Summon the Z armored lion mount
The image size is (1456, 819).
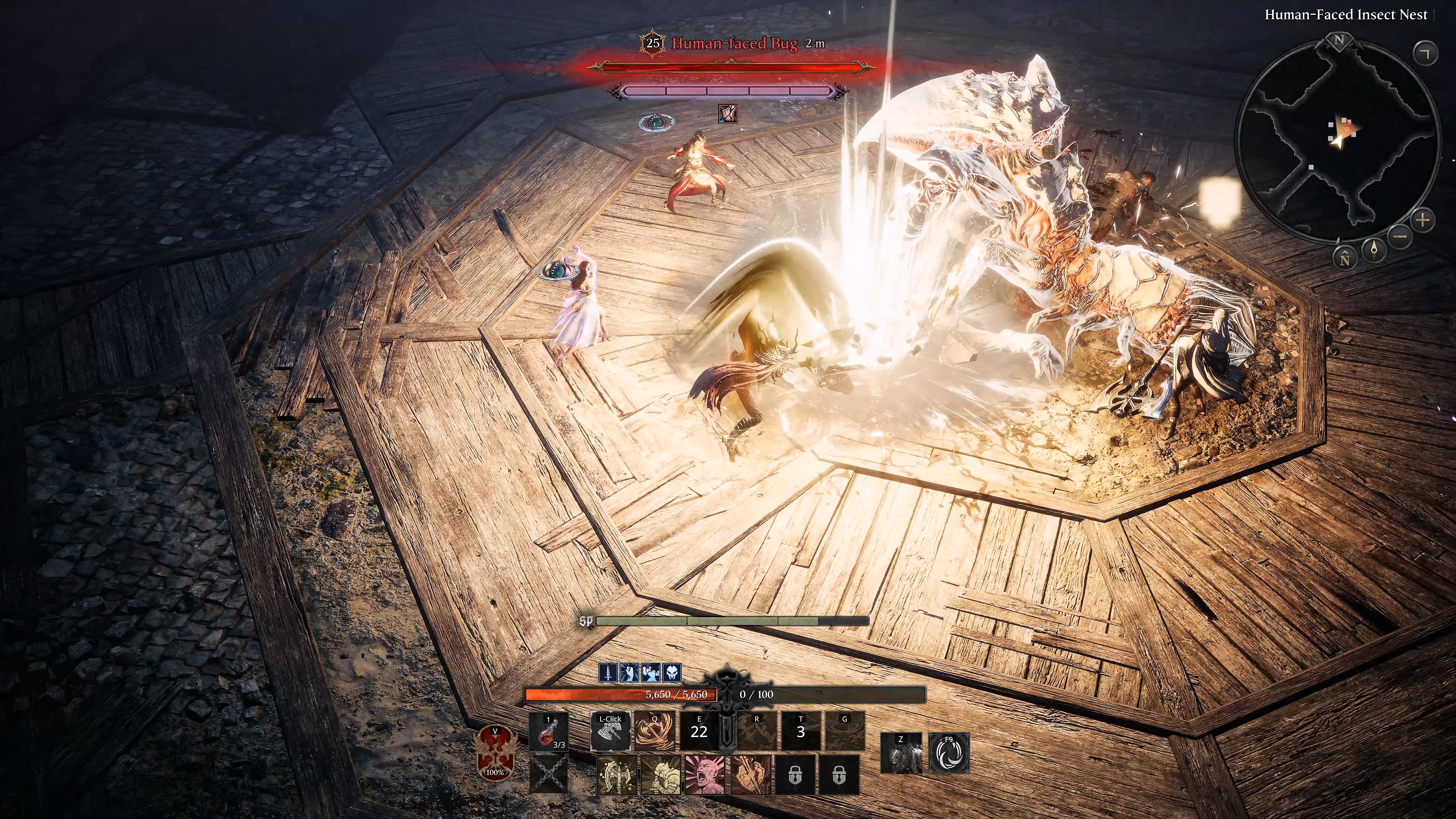click(x=901, y=753)
